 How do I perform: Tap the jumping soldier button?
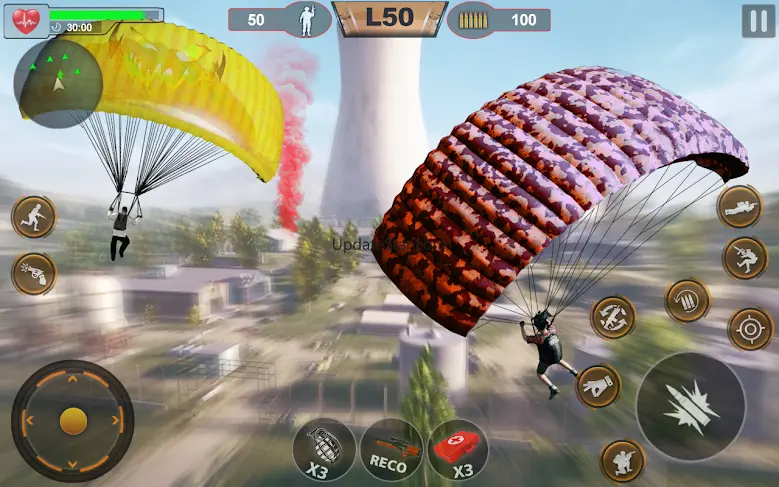click(x=745, y=258)
